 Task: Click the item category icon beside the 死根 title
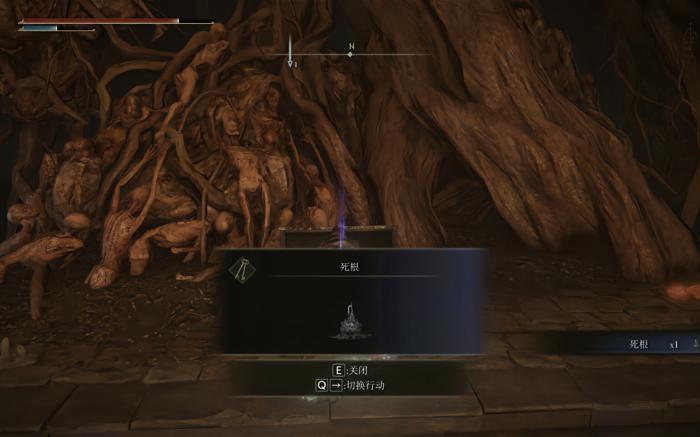[241, 267]
